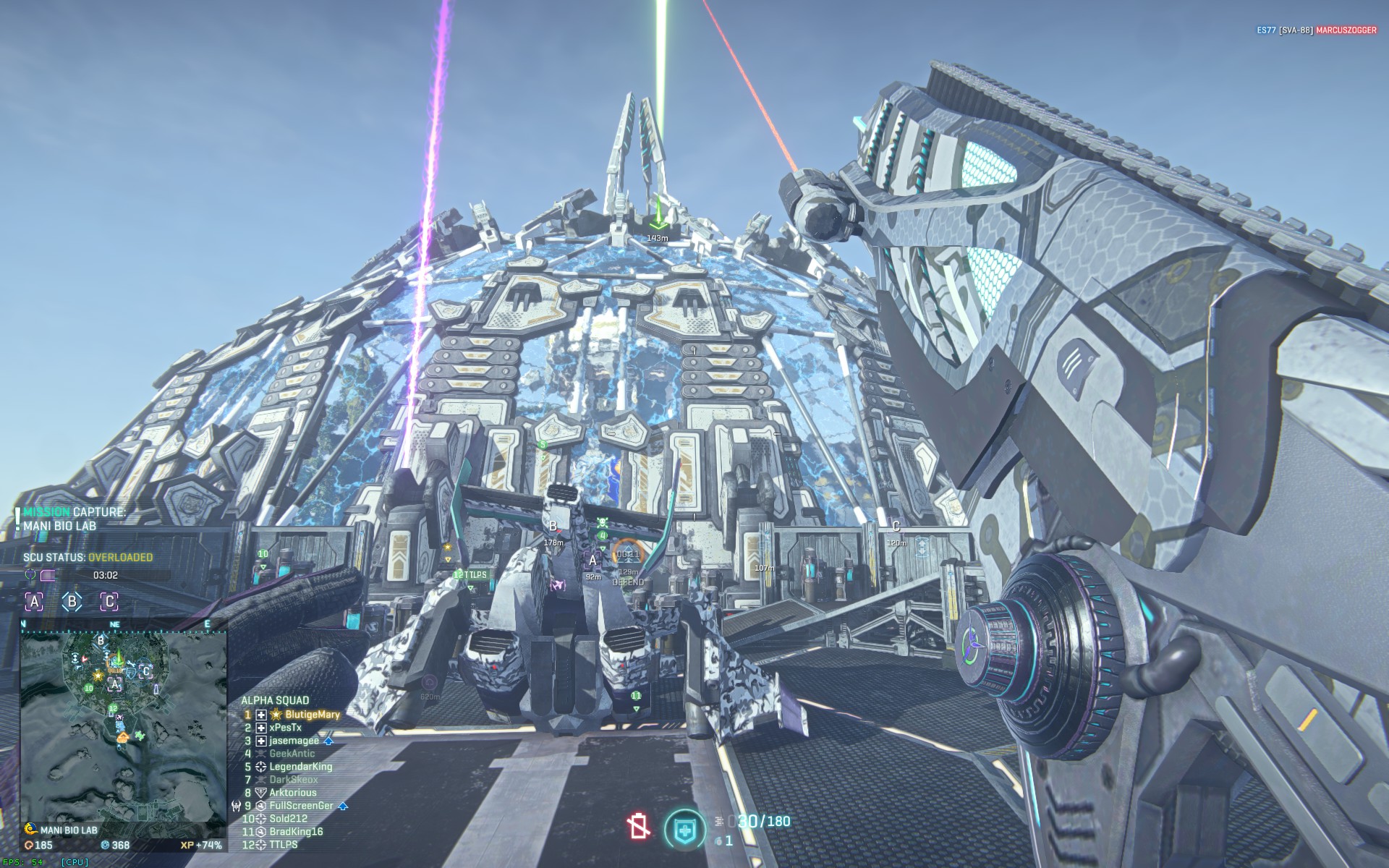Select squad leader BlutigeMary in squad list
The image size is (1389, 868).
click(x=312, y=715)
